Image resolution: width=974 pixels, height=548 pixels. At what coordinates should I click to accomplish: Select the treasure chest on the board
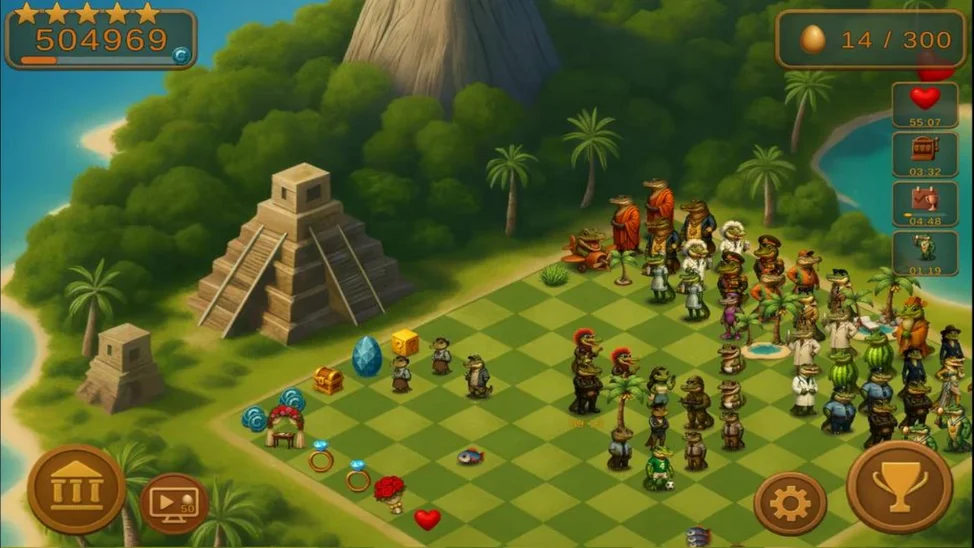pos(328,380)
